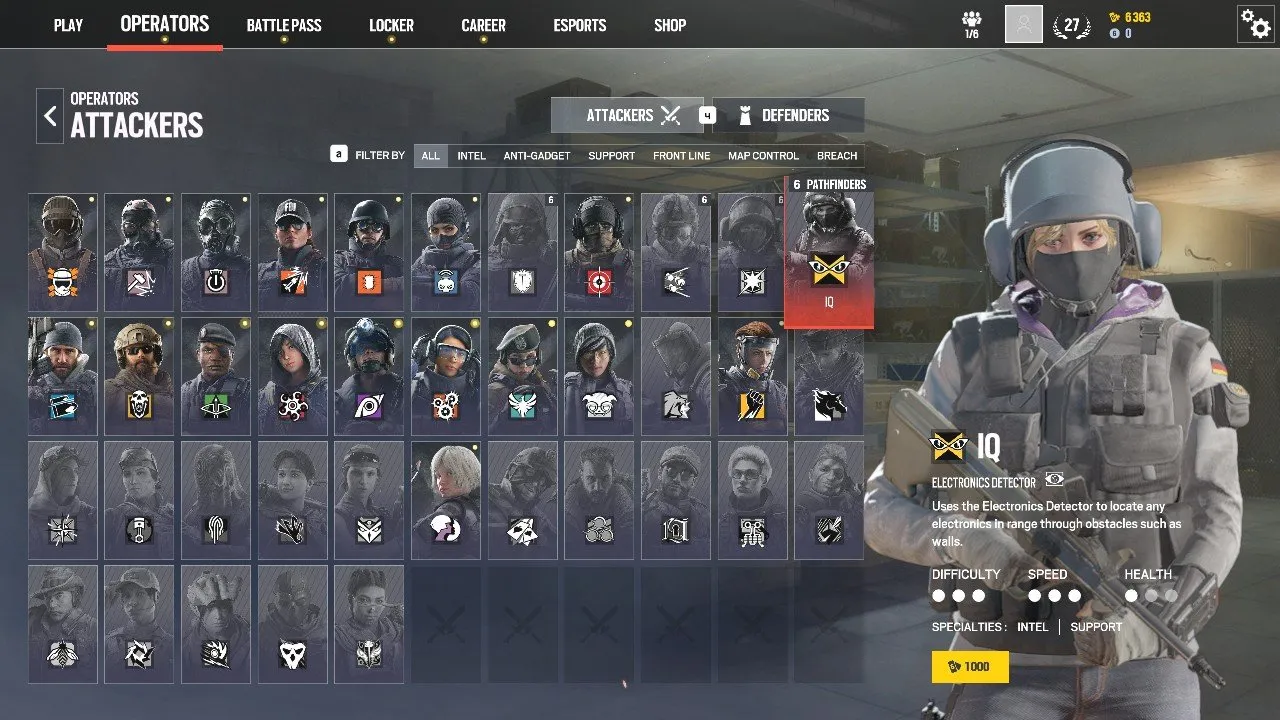1280x720 pixels.
Task: Buy IQ for 1000 credits
Action: pyautogui.click(x=969, y=666)
